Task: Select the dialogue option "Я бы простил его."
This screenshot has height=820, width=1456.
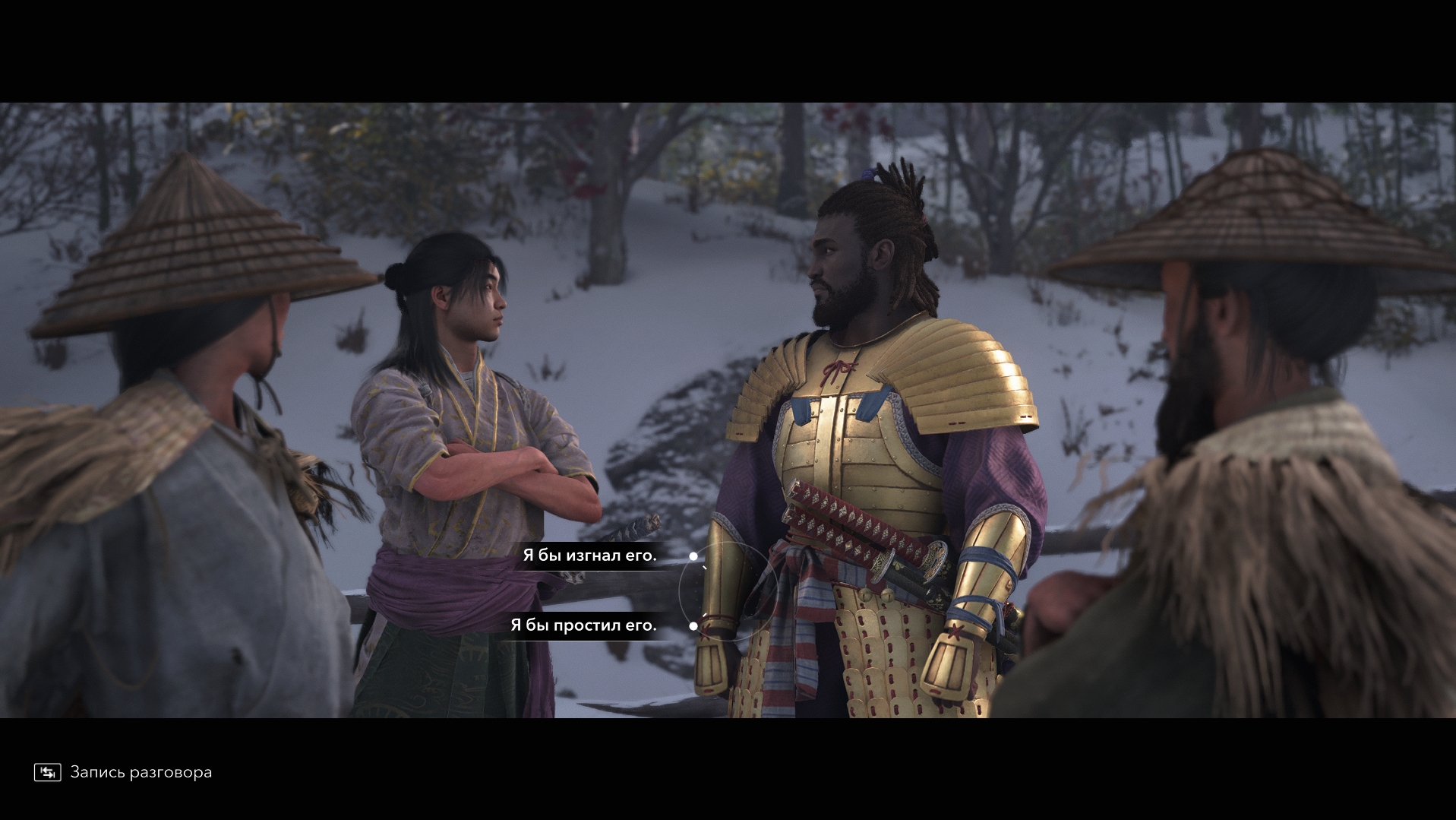Action: point(583,625)
